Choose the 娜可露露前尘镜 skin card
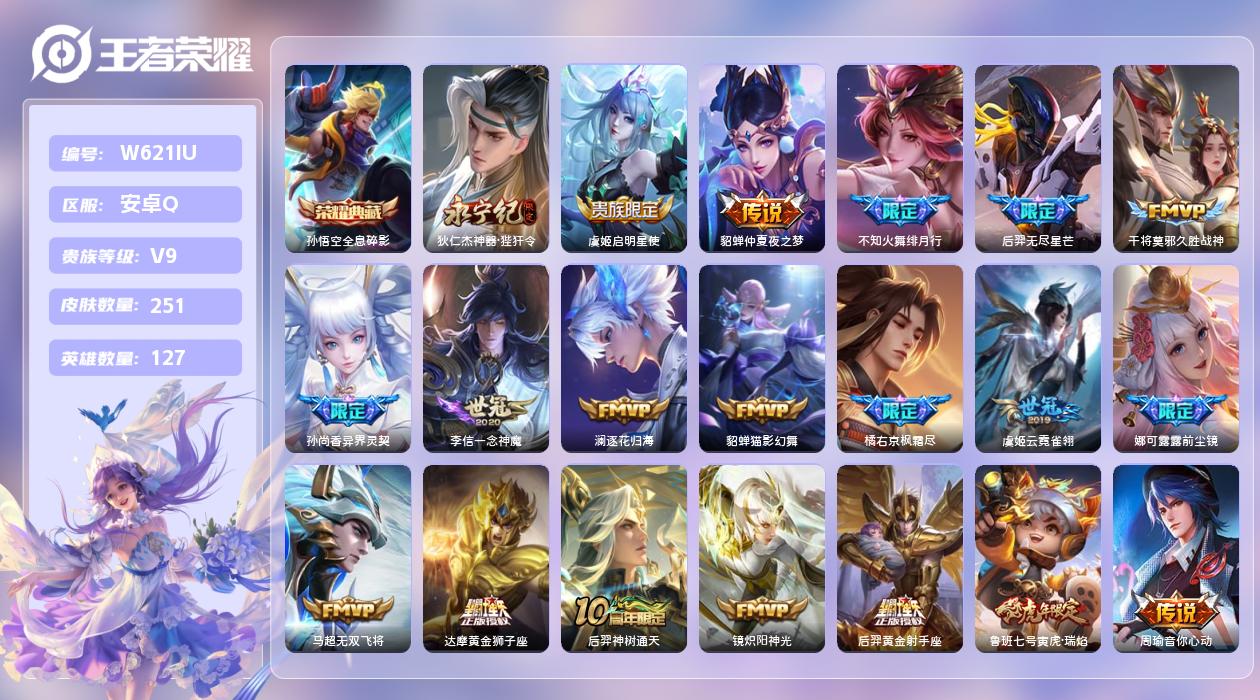The width and height of the screenshot is (1260, 700). click(1176, 358)
